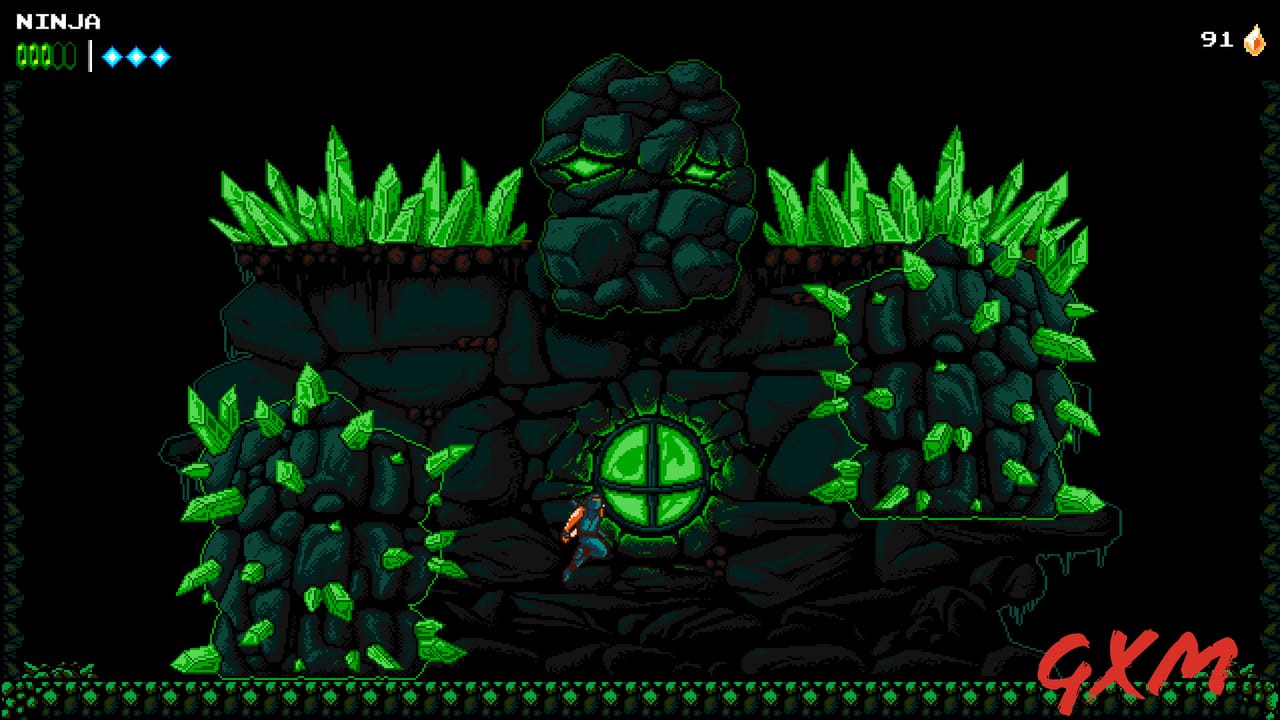This screenshot has width=1280, height=720.
Task: Click the 91 shard counter number
Action: (1215, 41)
